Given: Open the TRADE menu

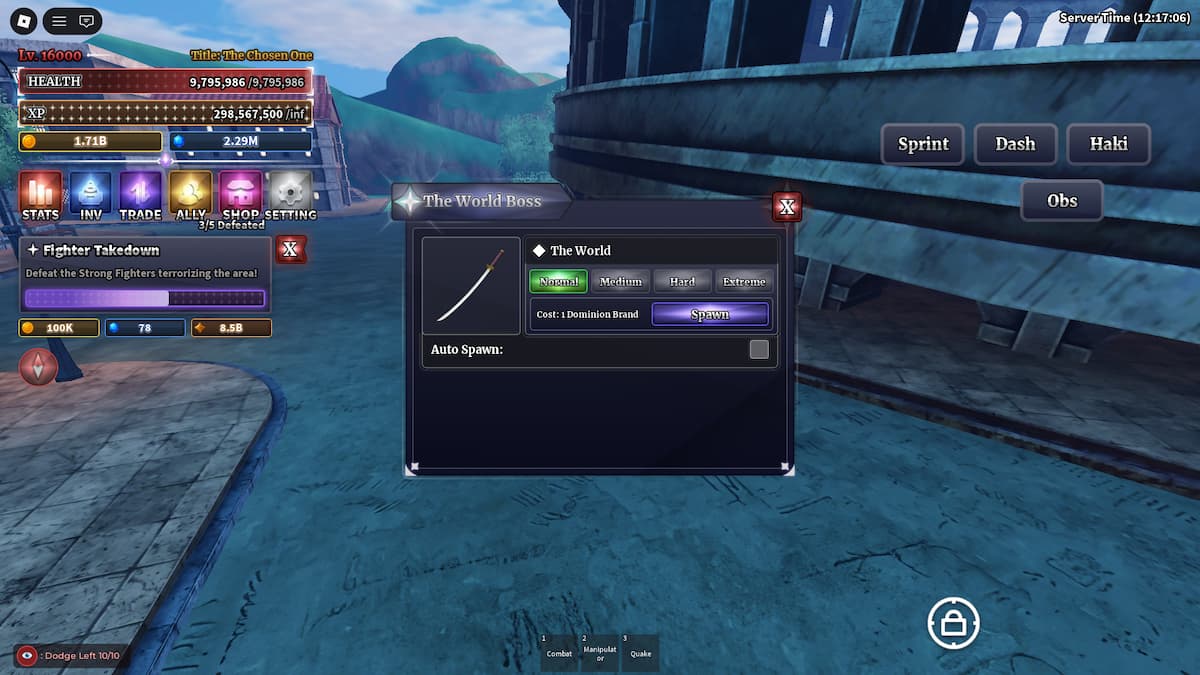Looking at the screenshot, I should 141,194.
